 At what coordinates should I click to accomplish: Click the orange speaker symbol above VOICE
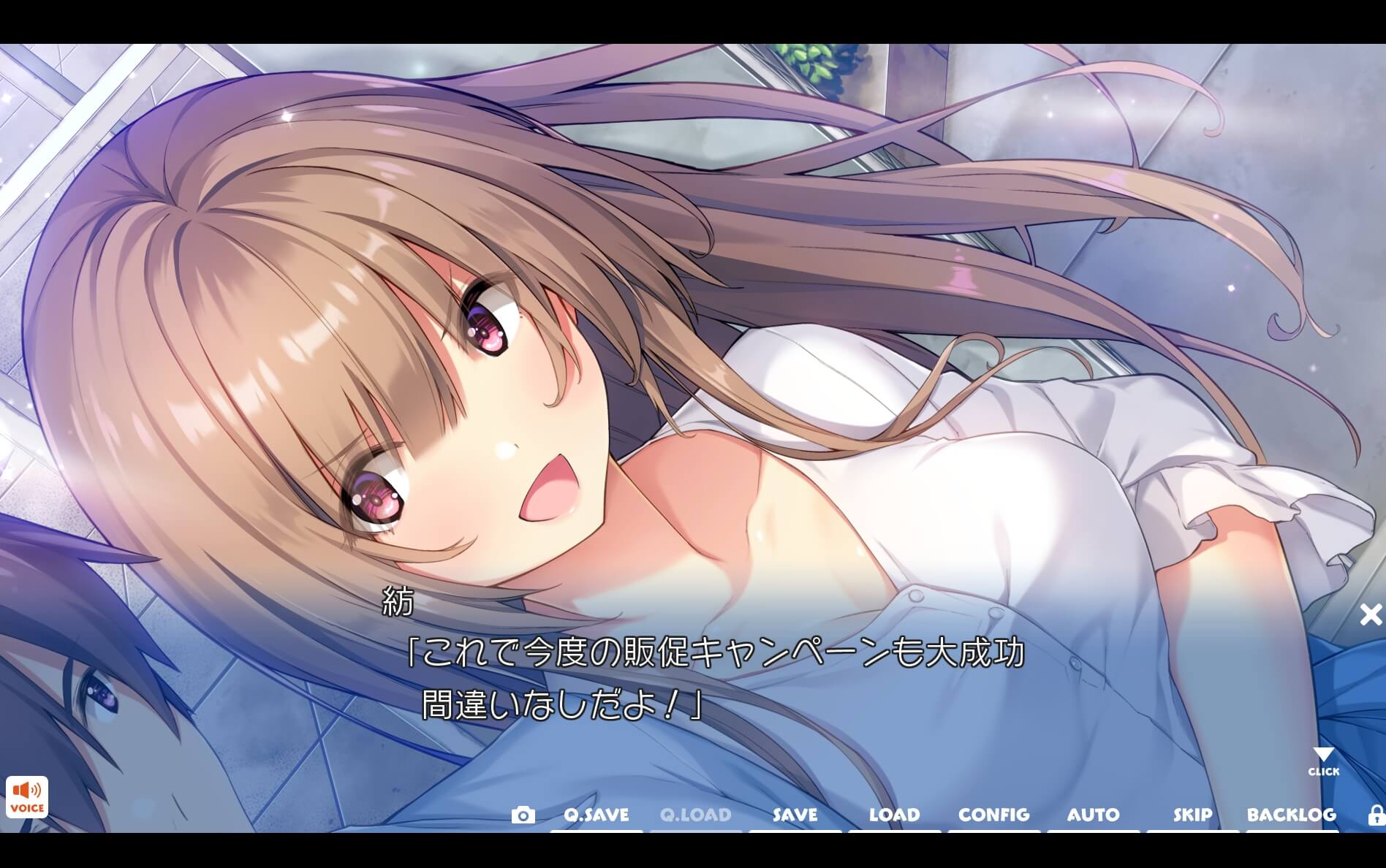26,791
